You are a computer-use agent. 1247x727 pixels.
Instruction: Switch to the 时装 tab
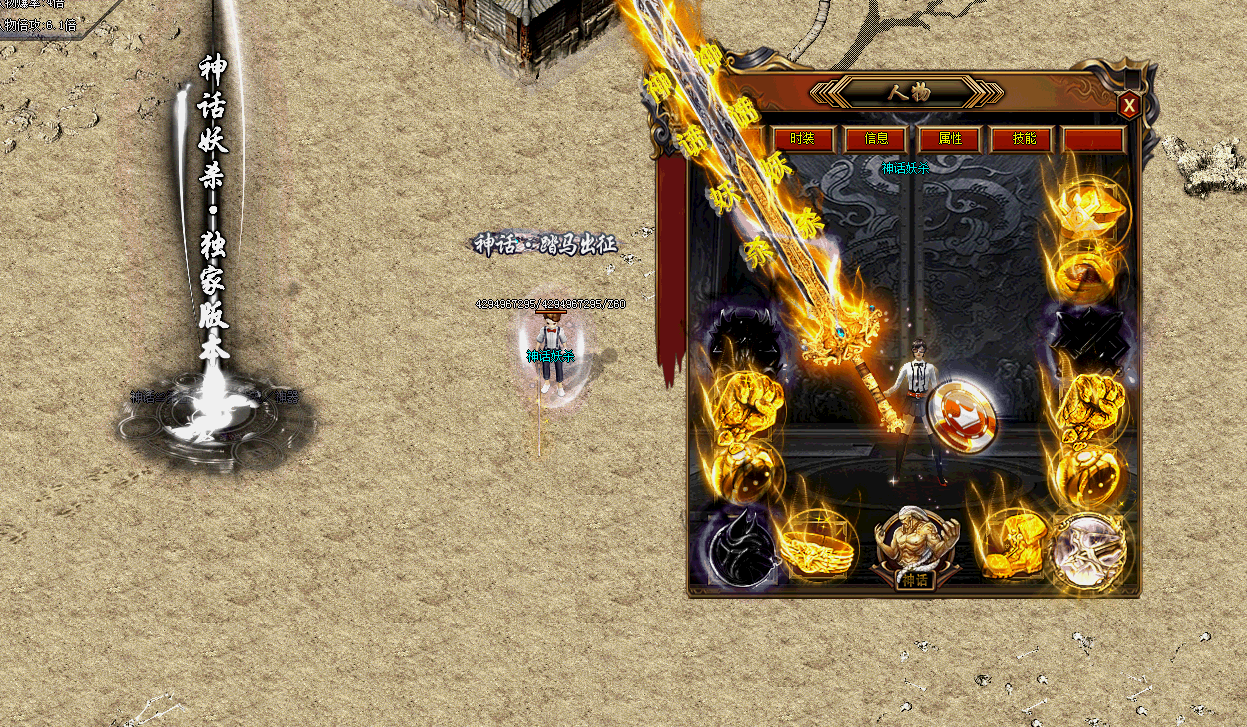pos(802,139)
